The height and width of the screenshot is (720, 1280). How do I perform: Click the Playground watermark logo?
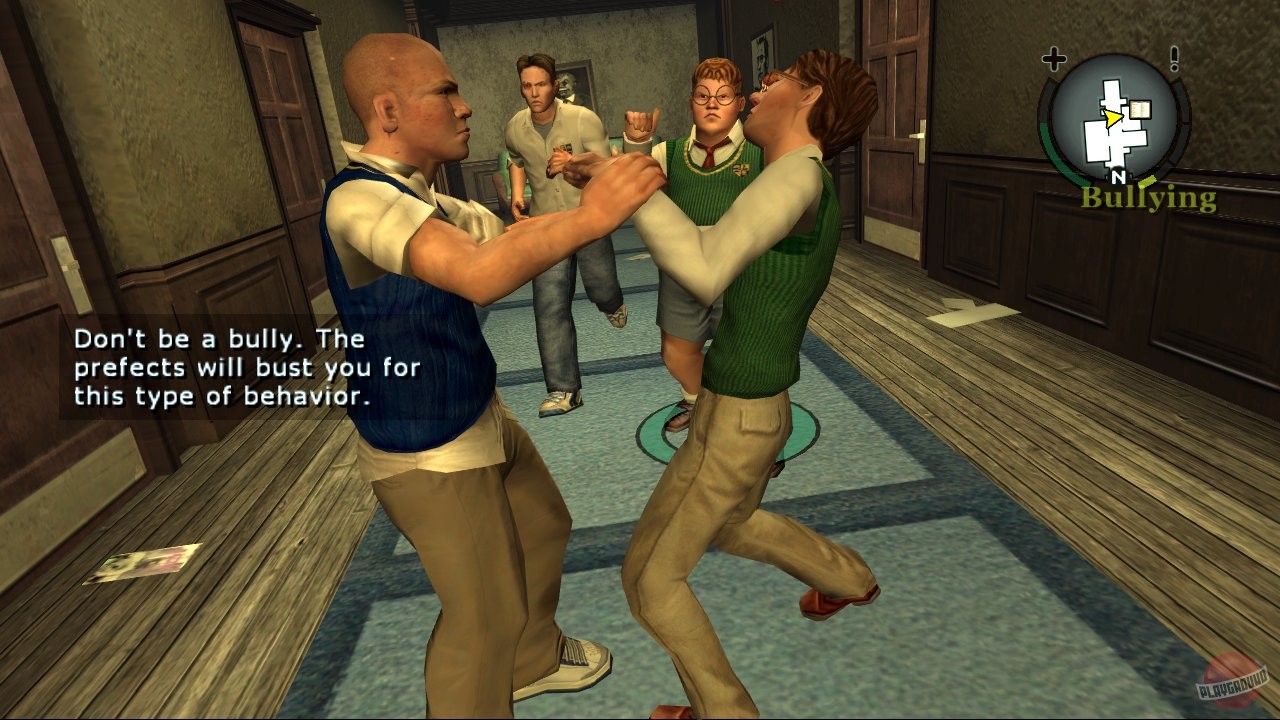(1232, 676)
